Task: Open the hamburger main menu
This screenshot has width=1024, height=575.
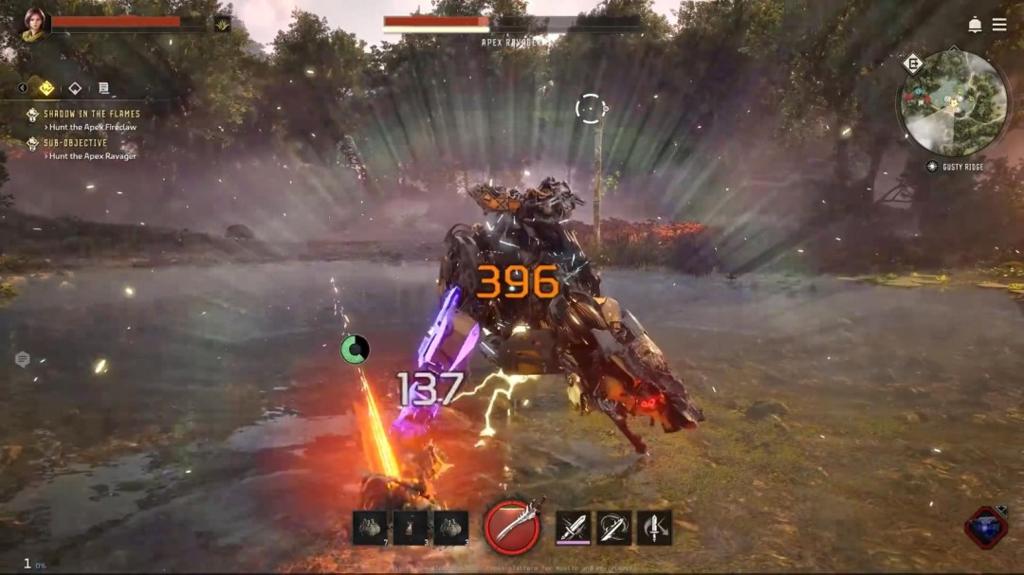Action: (x=999, y=24)
